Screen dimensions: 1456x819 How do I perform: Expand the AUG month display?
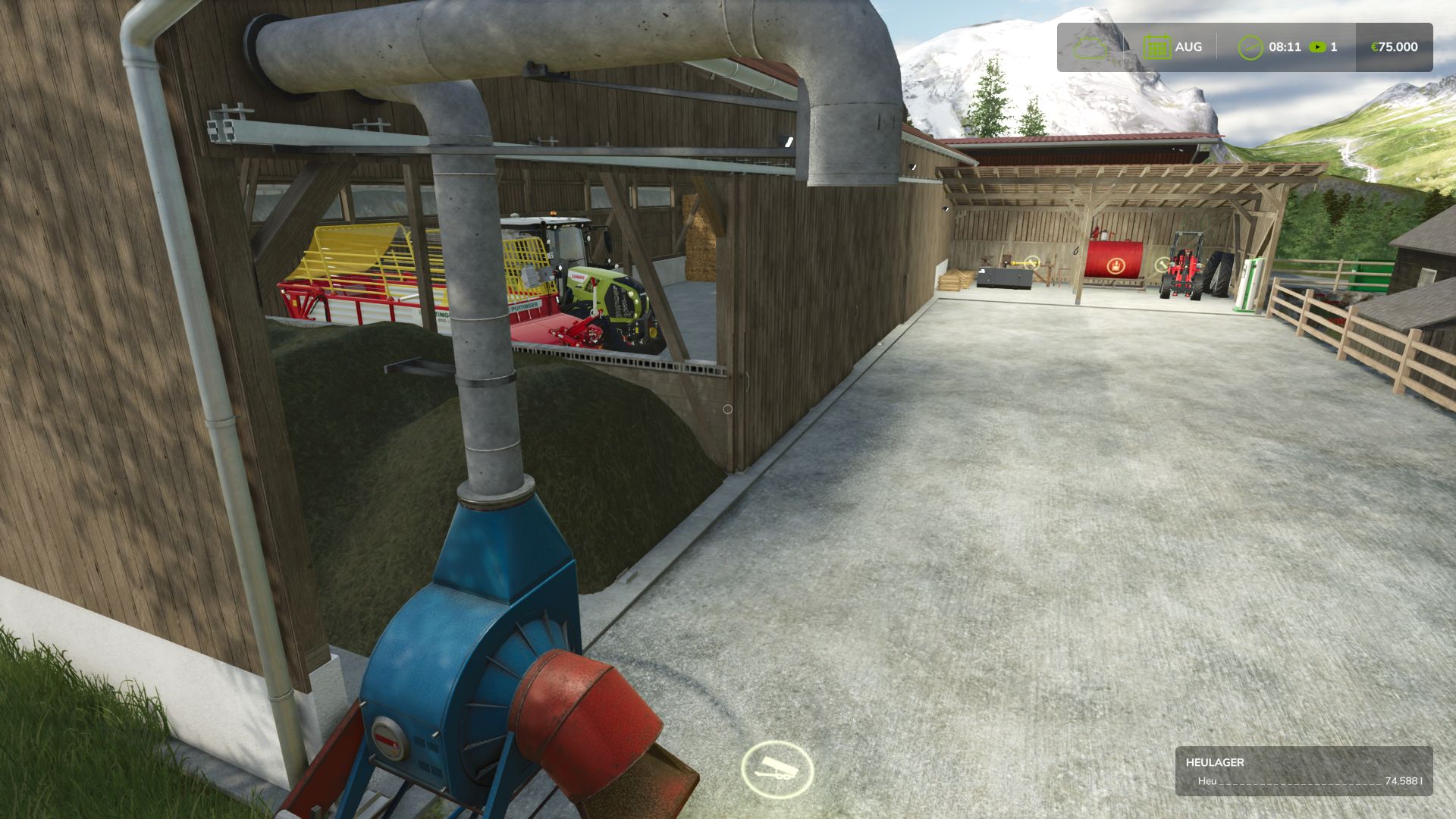pos(1188,46)
